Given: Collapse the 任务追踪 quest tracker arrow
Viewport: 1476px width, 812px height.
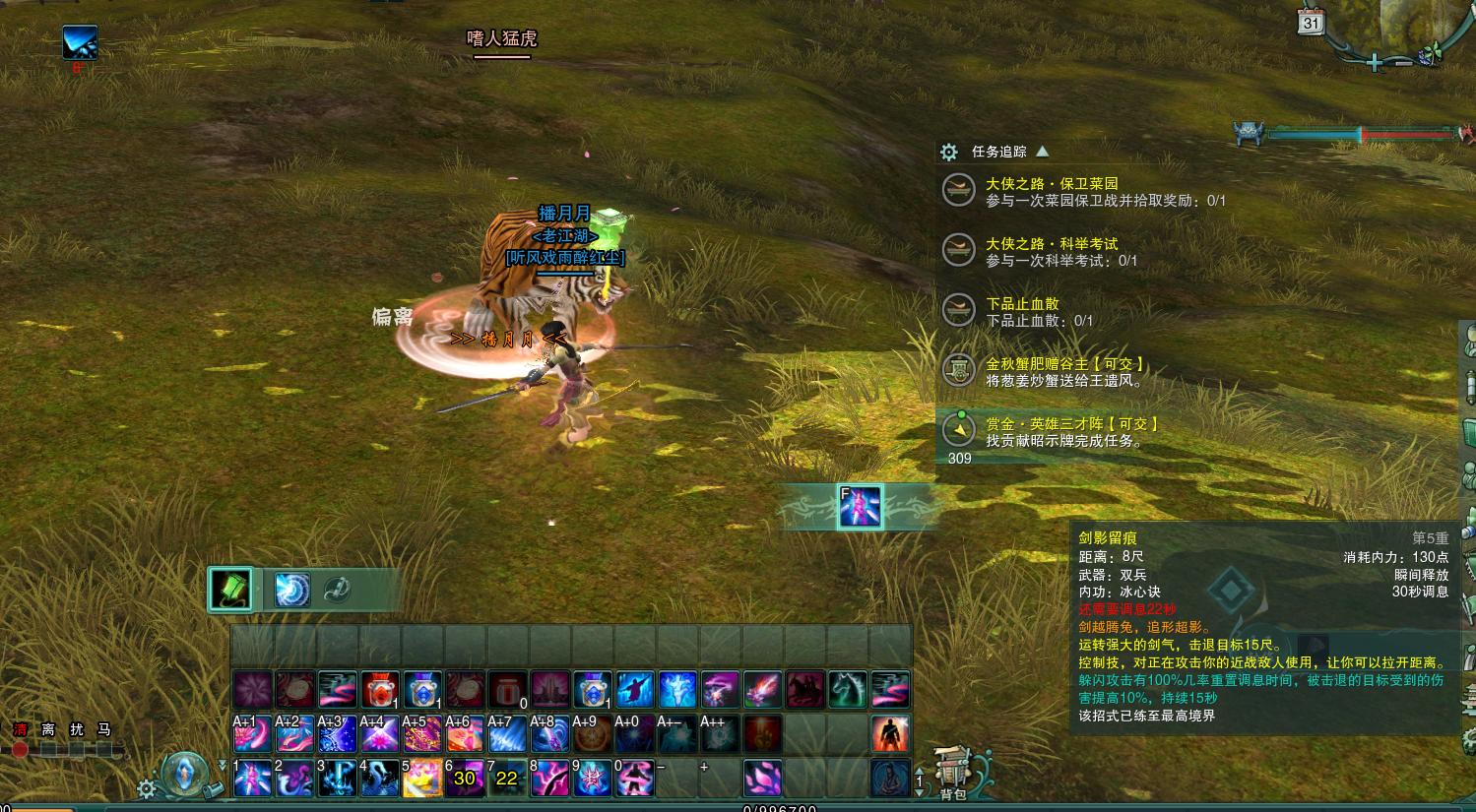Looking at the screenshot, I should (1043, 152).
